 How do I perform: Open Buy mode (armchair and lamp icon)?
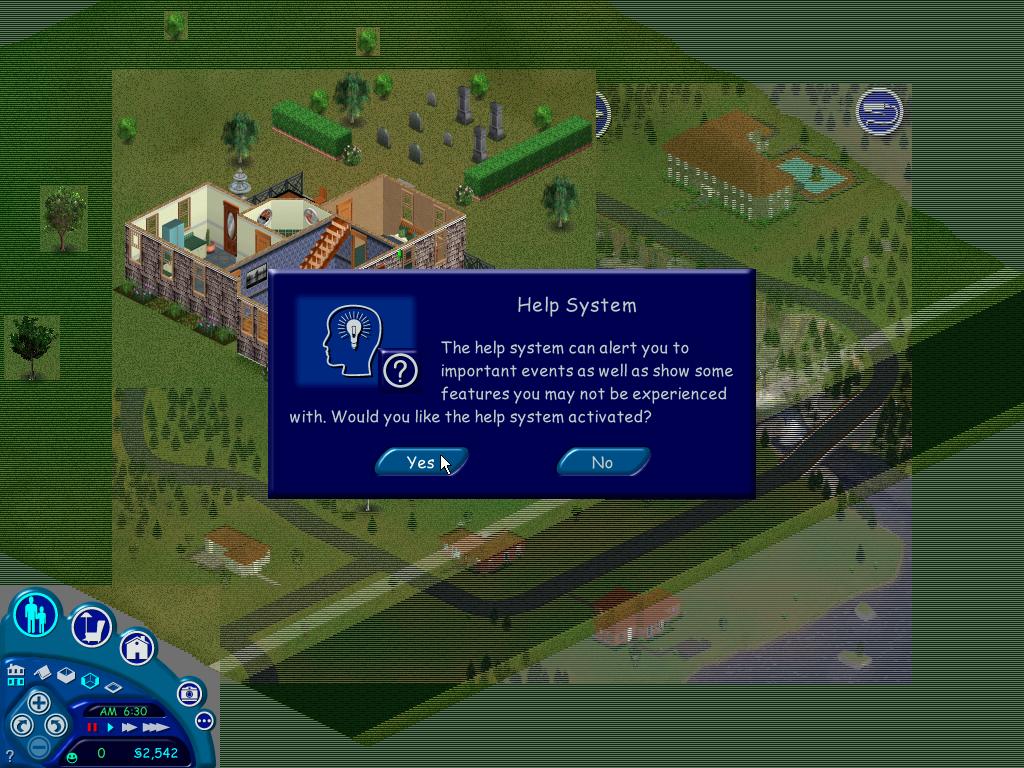[x=91, y=627]
